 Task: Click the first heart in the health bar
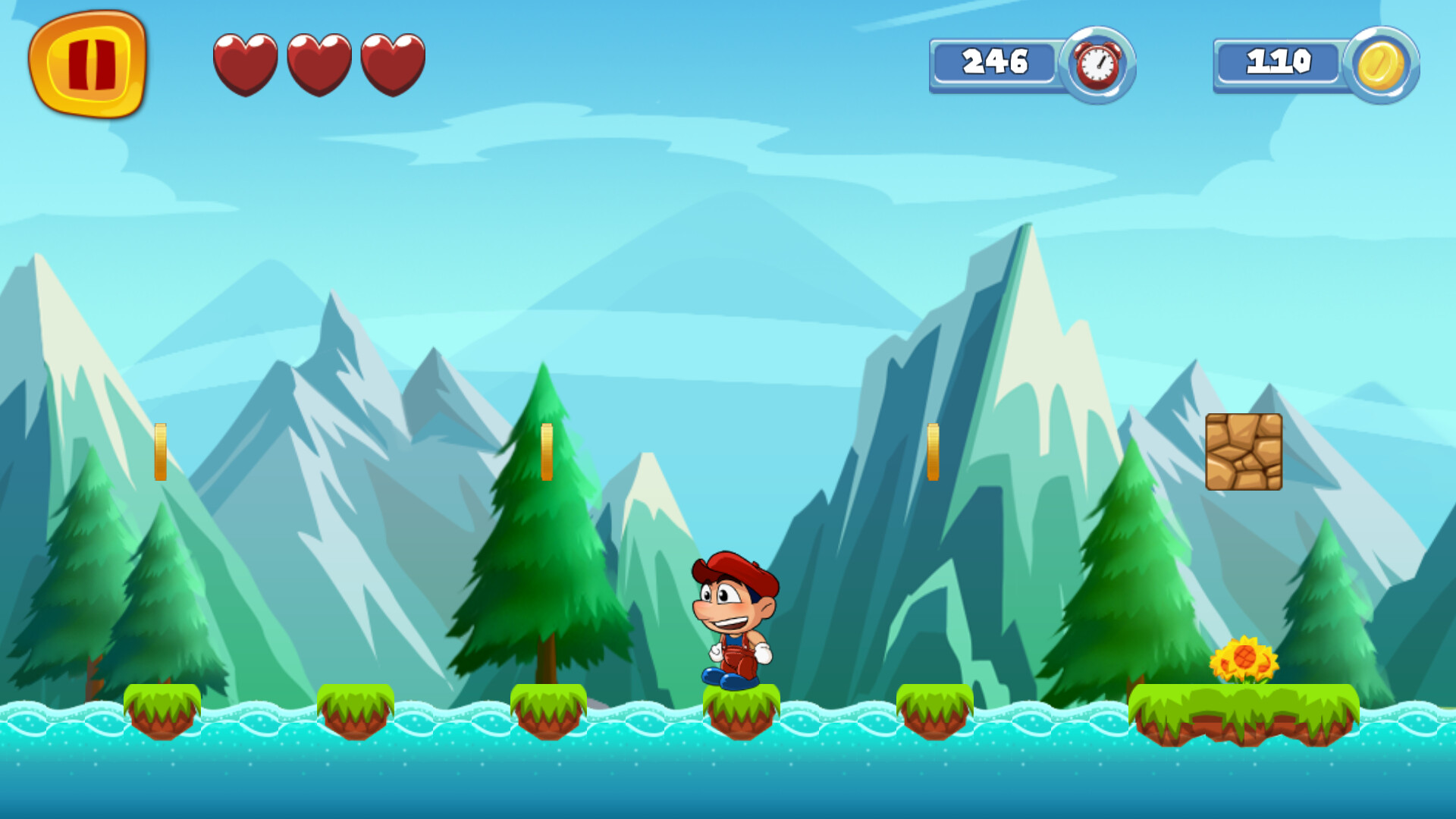tap(245, 64)
